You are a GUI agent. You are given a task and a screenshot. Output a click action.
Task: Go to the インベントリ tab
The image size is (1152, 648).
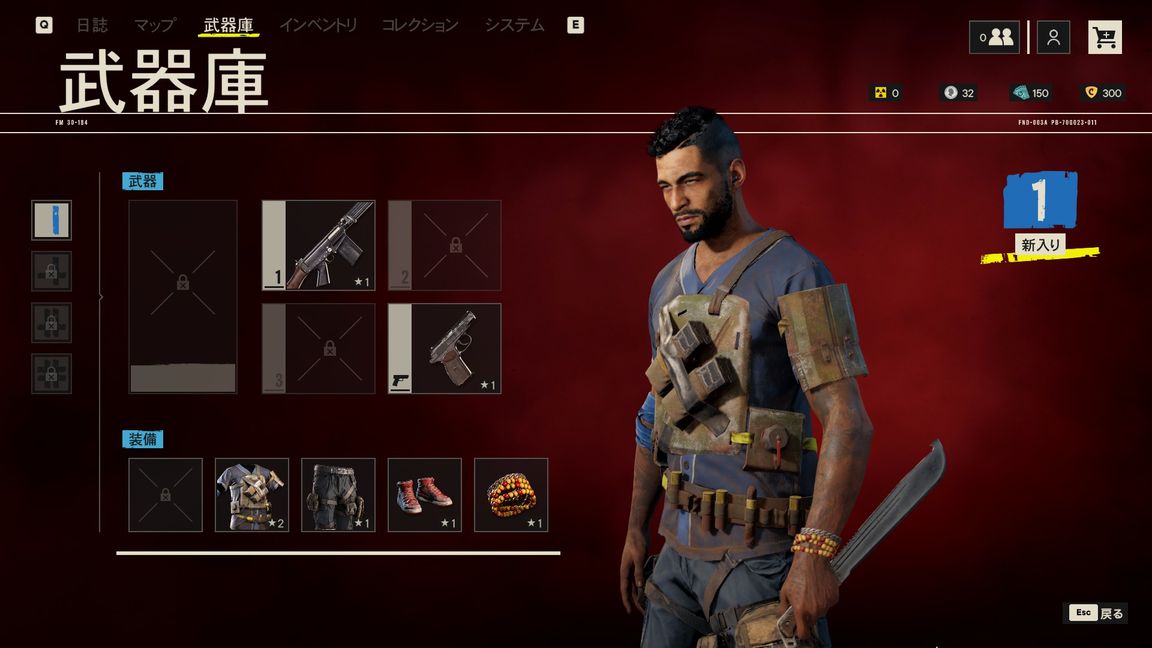(x=318, y=25)
